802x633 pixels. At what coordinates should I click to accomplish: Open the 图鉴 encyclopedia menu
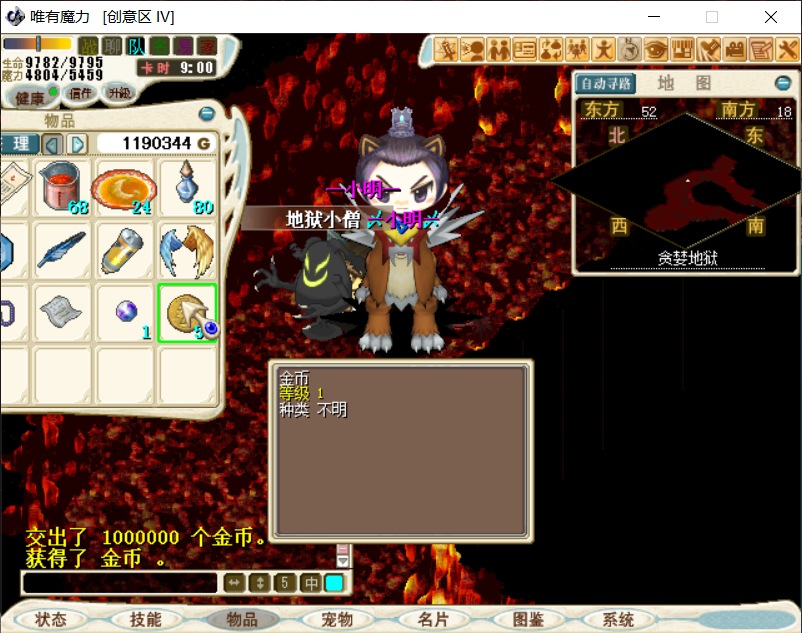(527, 619)
